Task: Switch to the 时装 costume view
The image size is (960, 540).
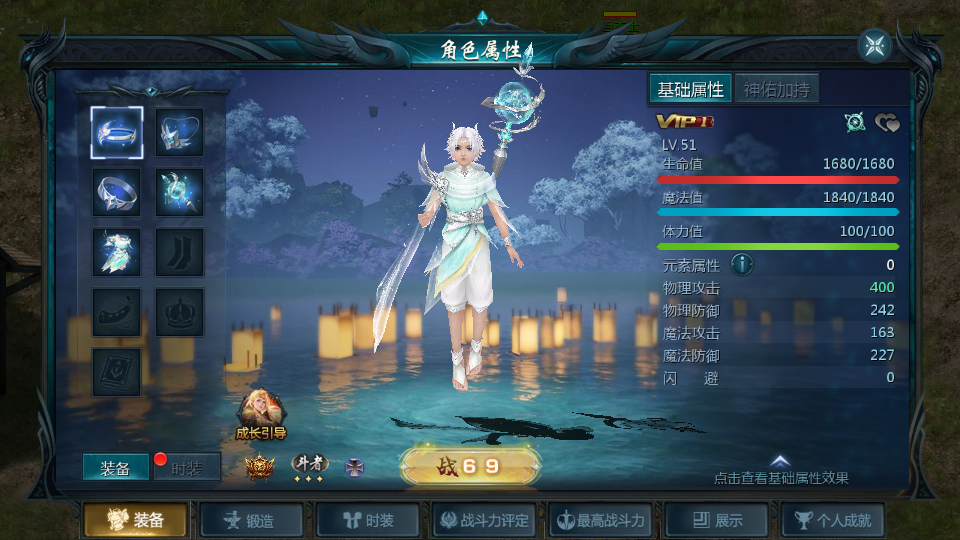Action: coord(187,467)
